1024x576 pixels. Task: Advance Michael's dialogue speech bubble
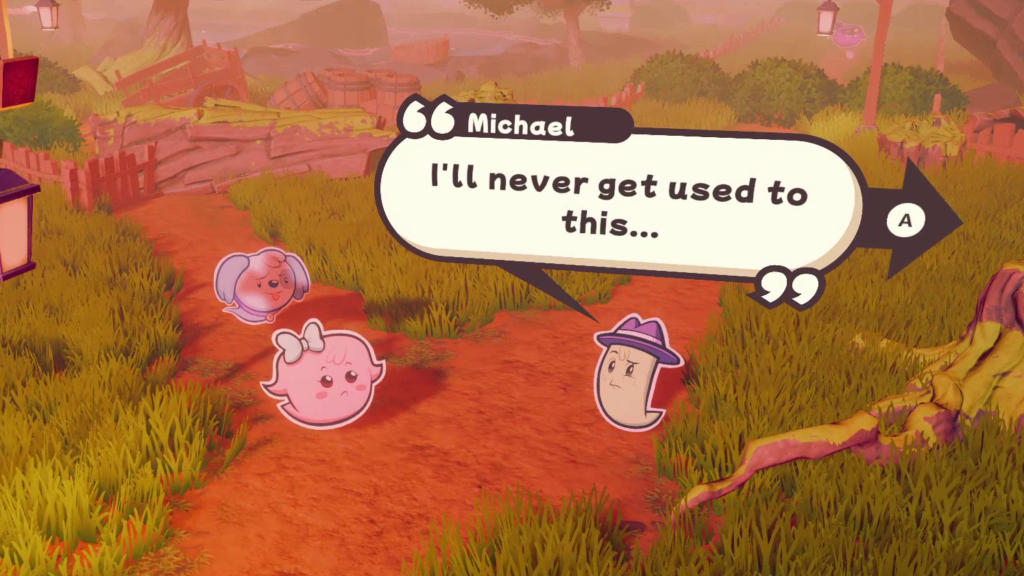(906, 220)
